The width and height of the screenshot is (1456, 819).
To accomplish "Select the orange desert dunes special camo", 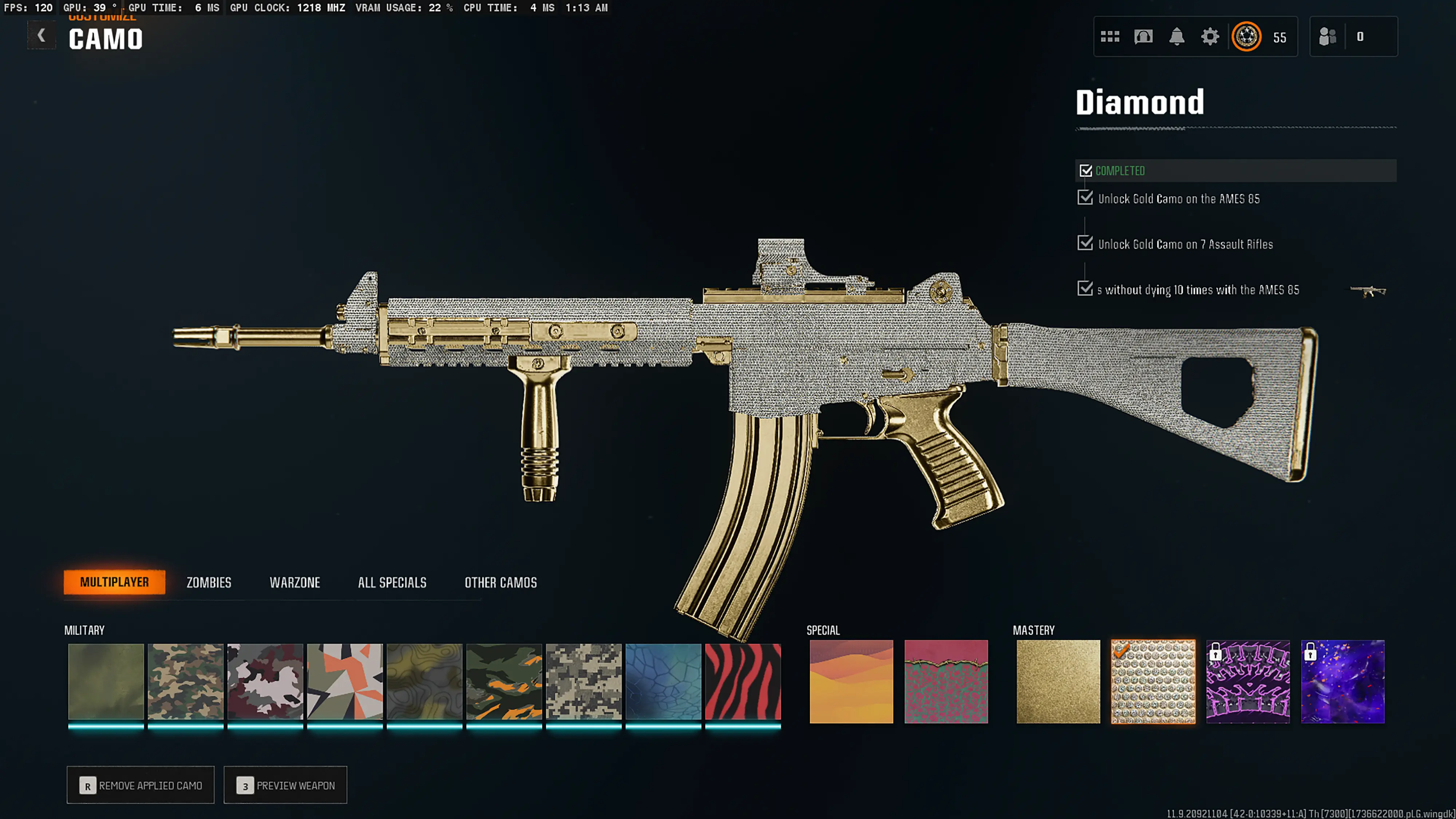I will (x=851, y=681).
